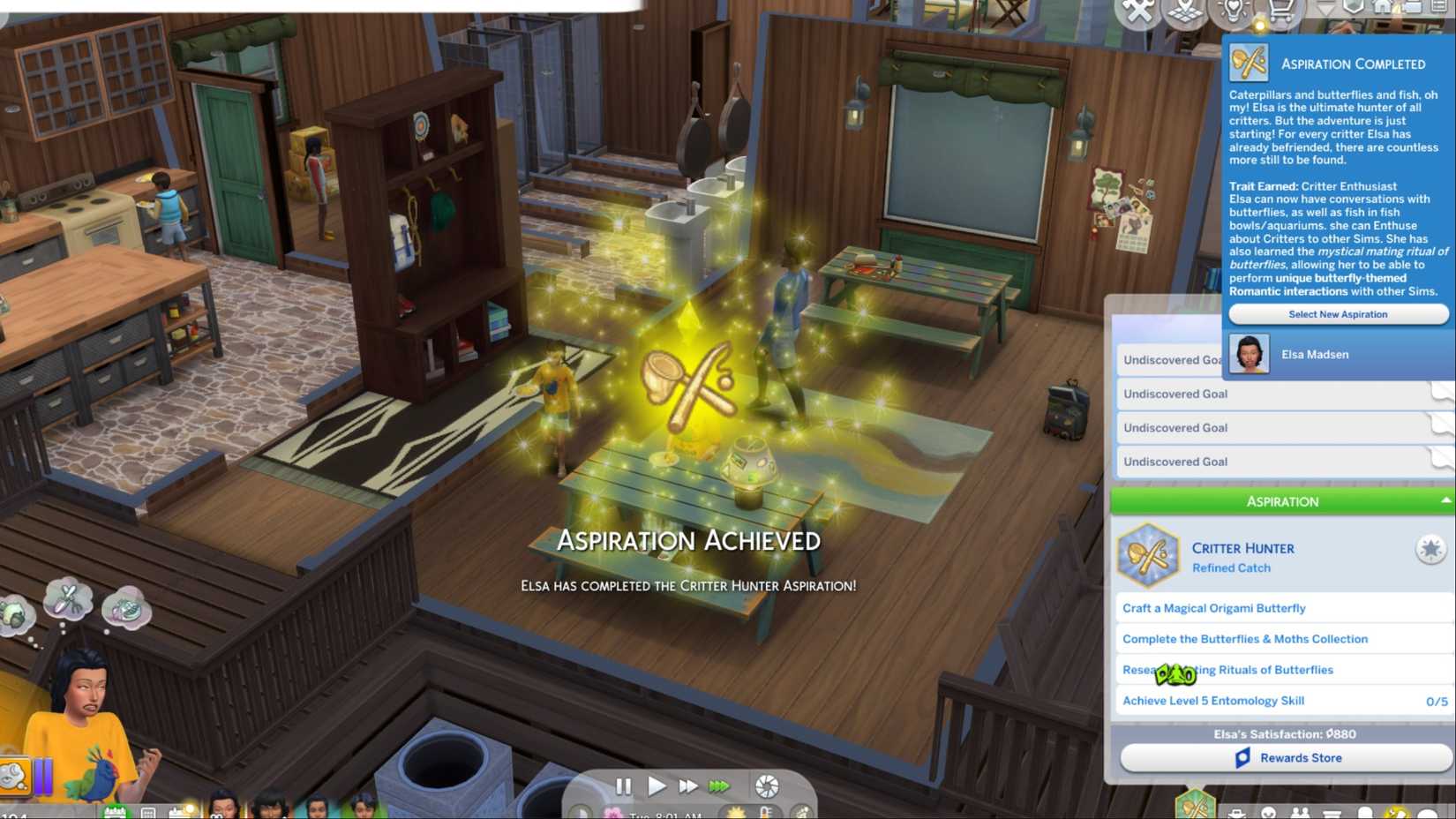Open Map View from the top toolbar

click(x=1185, y=11)
